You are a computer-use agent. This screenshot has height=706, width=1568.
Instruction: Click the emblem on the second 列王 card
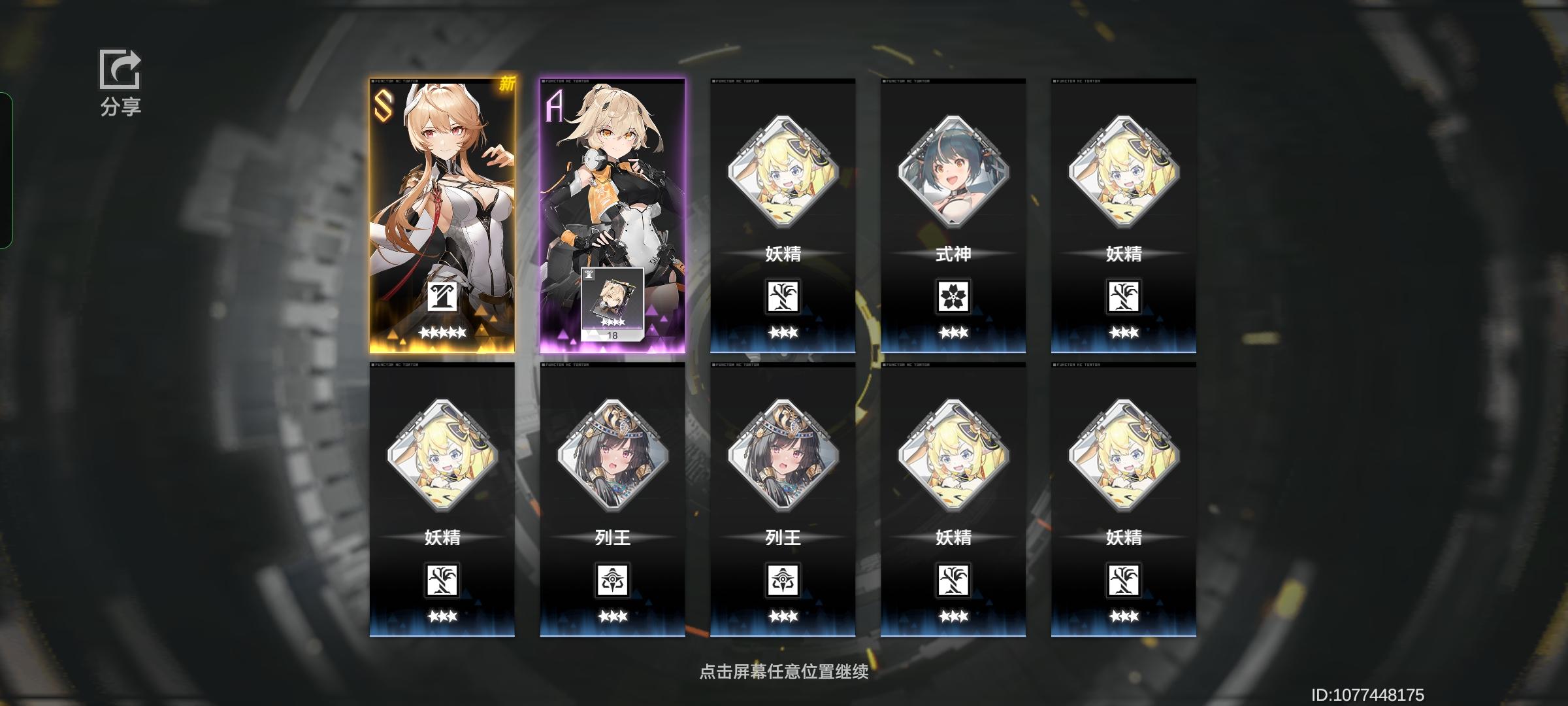click(783, 579)
